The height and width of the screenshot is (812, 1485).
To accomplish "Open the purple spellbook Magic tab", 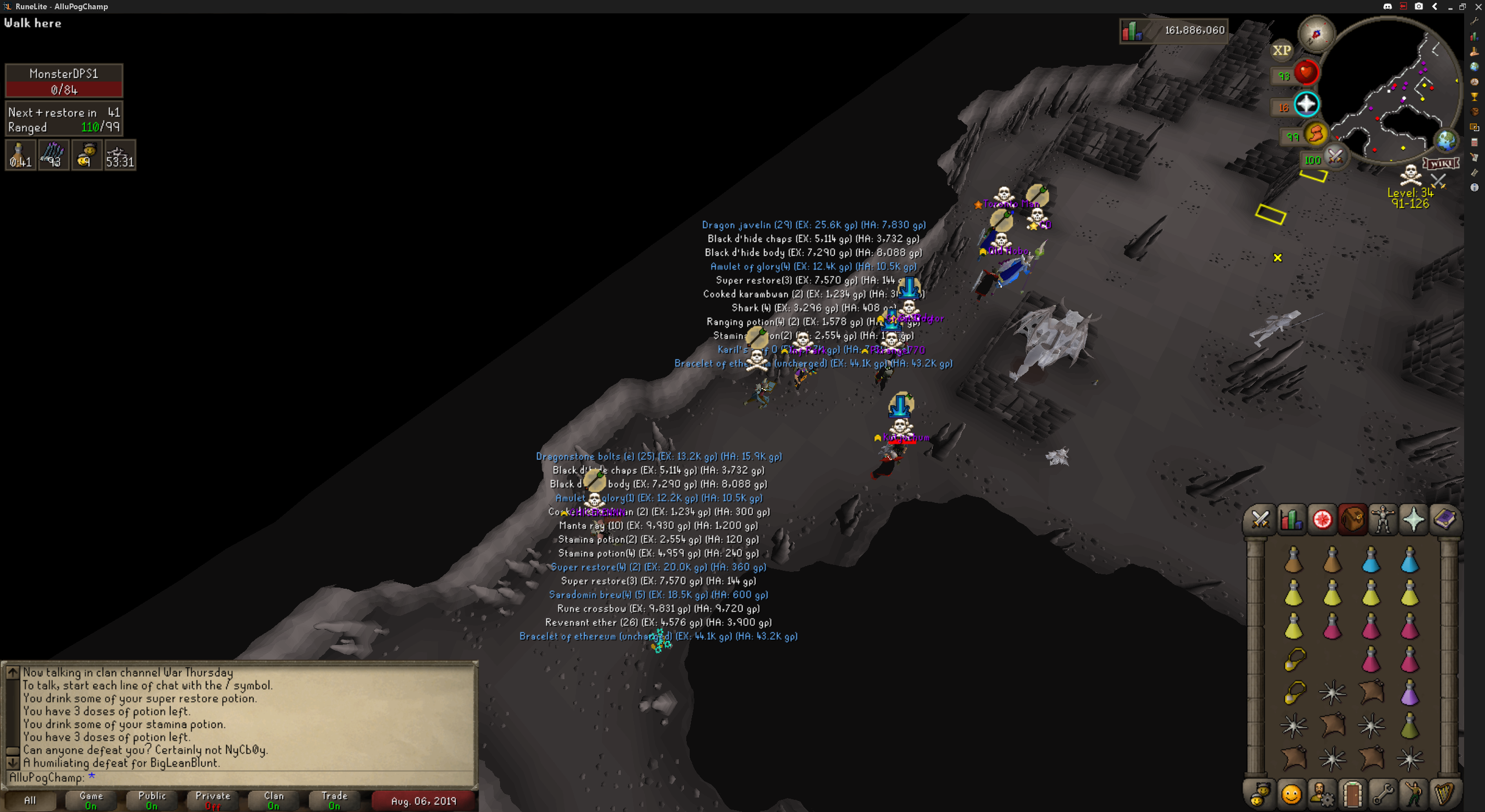I will click(x=1444, y=519).
